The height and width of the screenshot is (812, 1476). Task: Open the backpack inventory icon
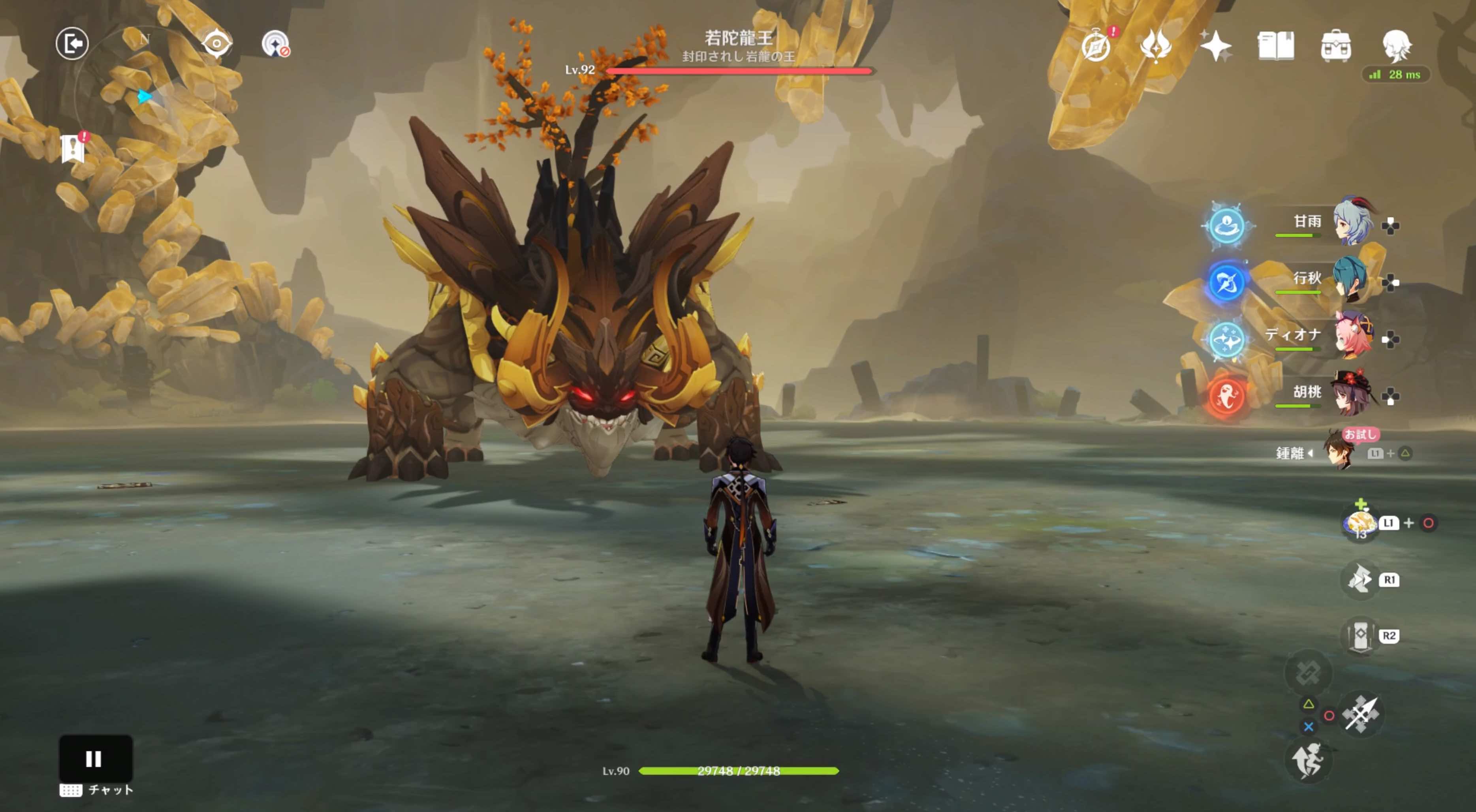click(1336, 45)
